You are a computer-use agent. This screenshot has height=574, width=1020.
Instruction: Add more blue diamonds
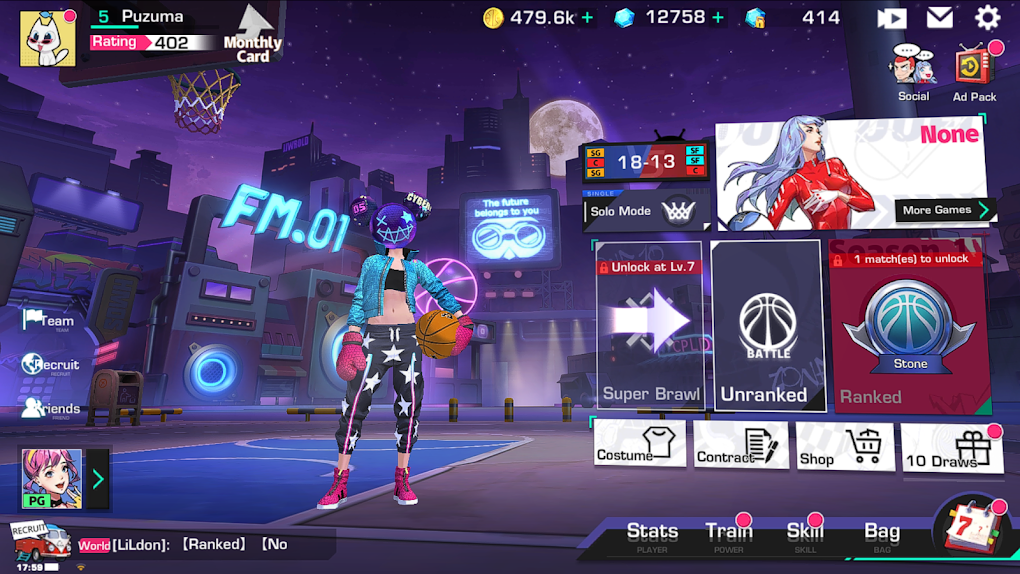pyautogui.click(x=718, y=17)
